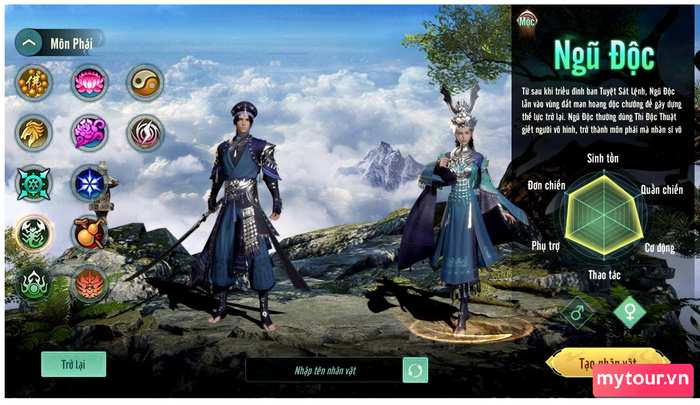Go back with the Trở lại button
Viewport: 700px width, 405px height.
(x=73, y=364)
